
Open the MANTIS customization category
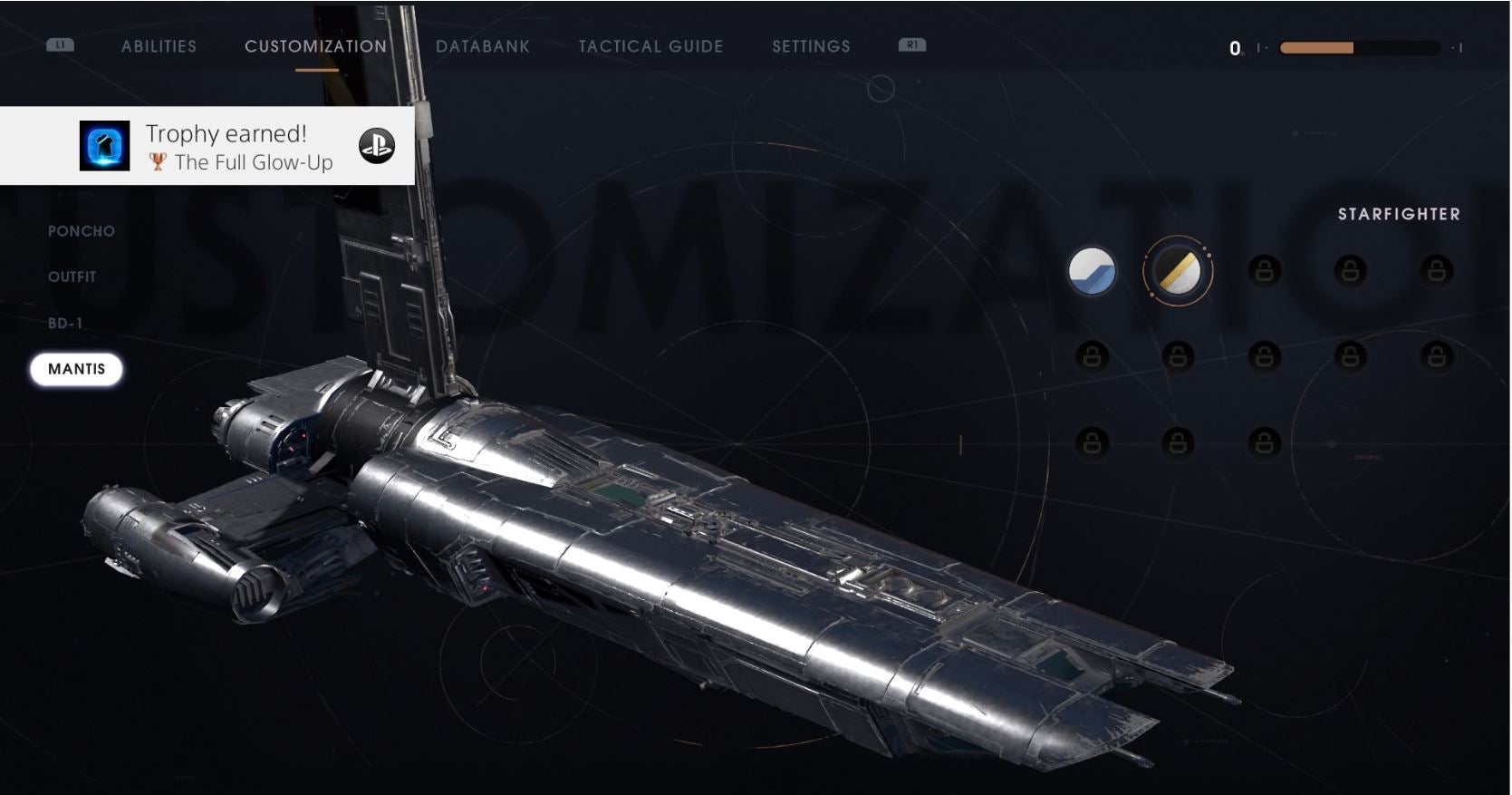[77, 368]
